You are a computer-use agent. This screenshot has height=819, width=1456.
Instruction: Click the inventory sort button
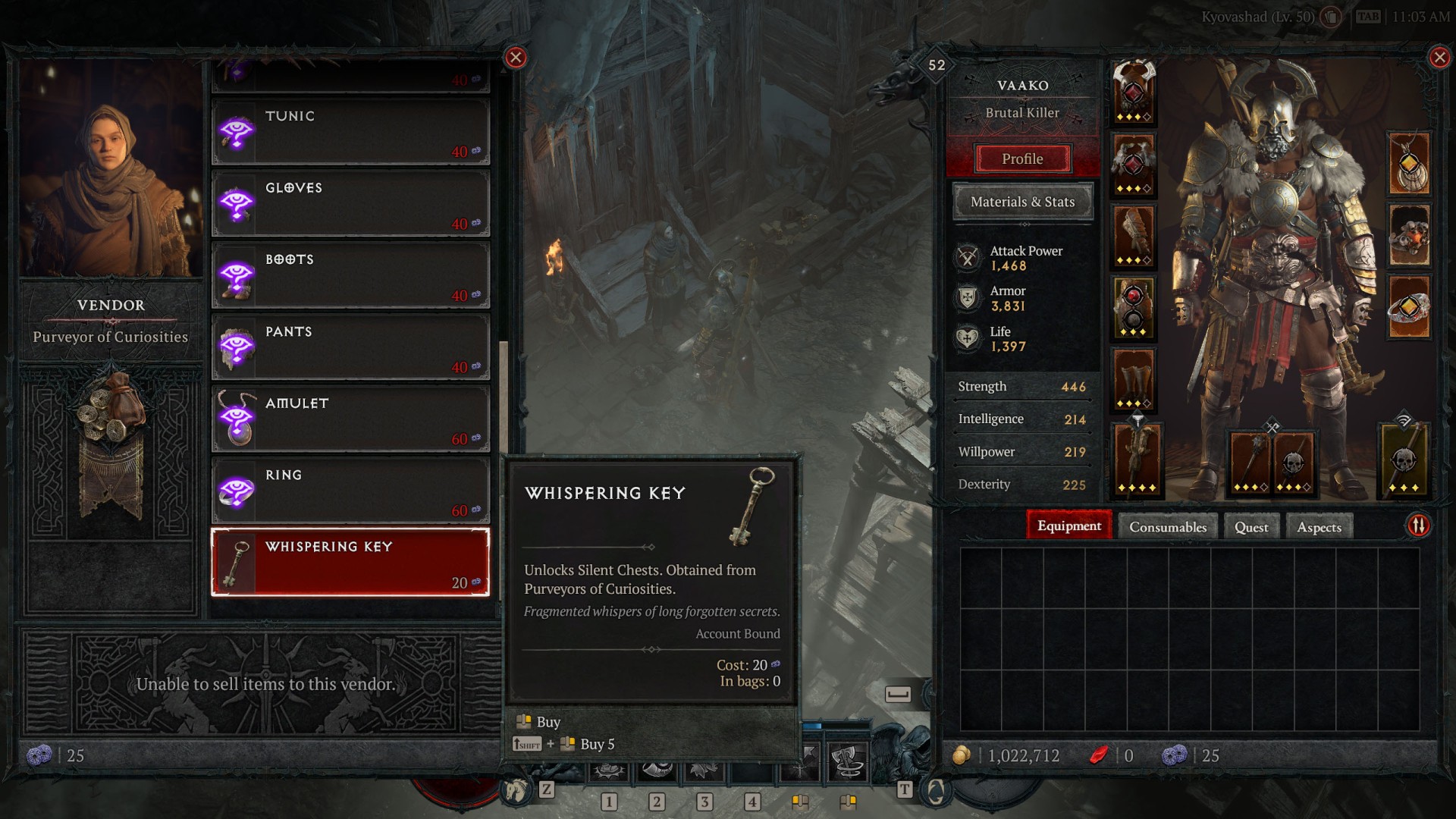[1418, 526]
